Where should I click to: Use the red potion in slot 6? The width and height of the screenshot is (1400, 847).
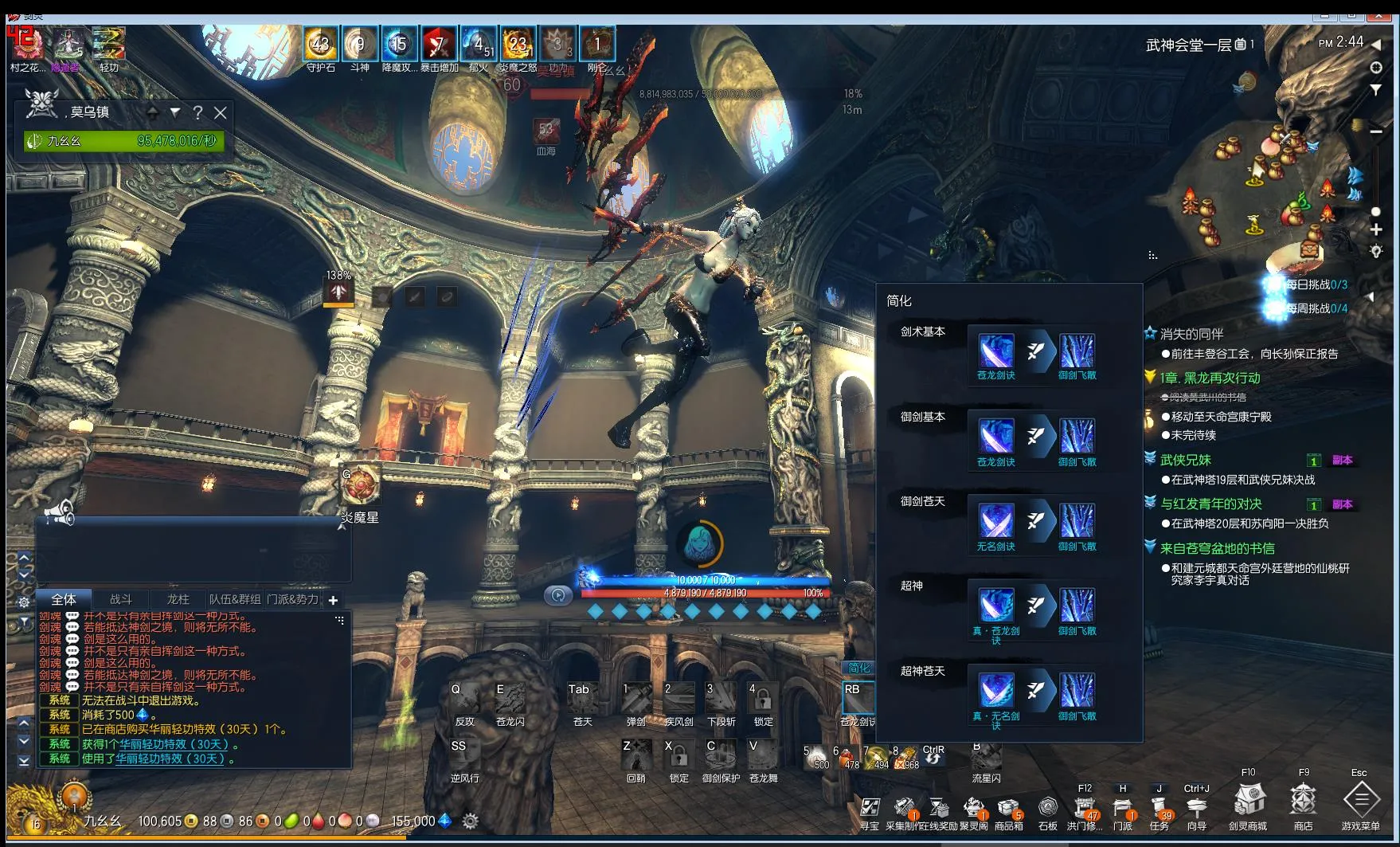pos(847,757)
